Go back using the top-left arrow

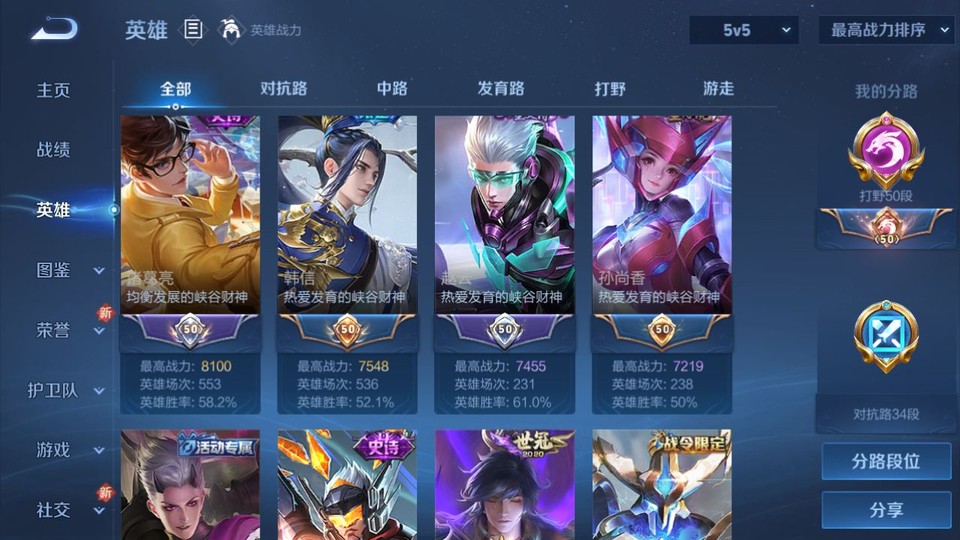click(x=53, y=30)
